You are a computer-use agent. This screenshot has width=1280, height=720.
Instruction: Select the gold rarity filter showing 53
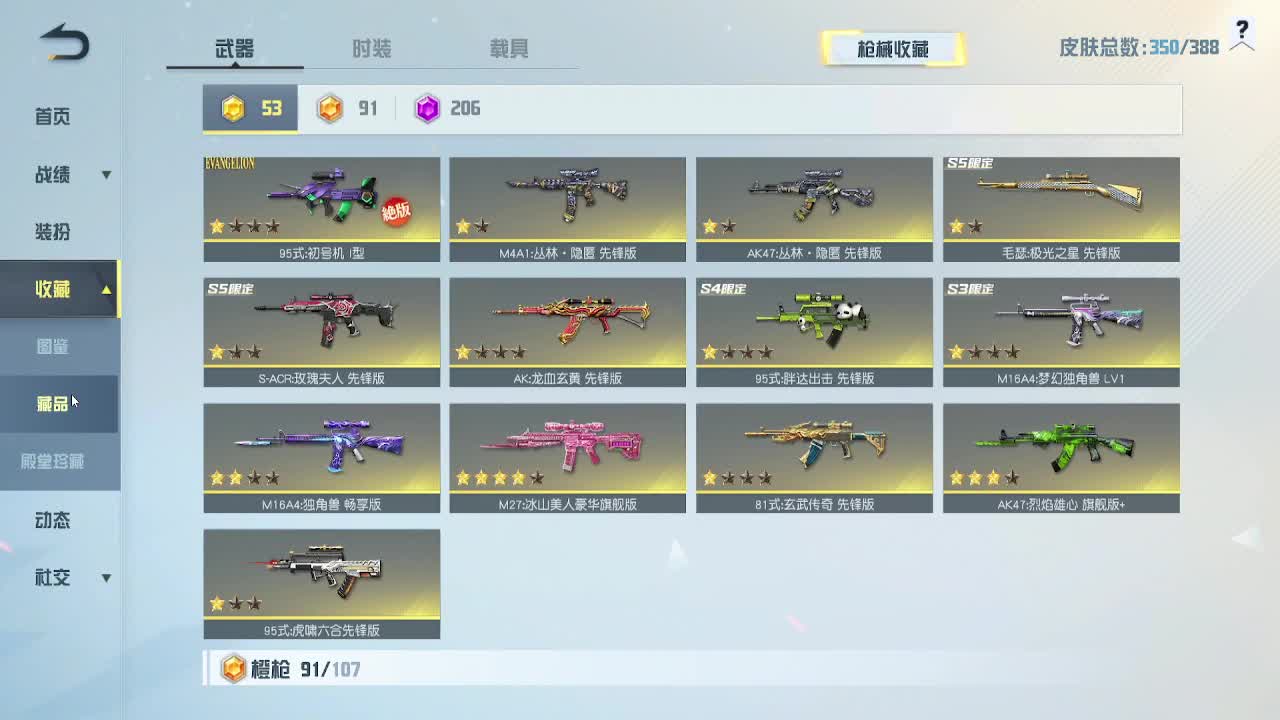253,108
